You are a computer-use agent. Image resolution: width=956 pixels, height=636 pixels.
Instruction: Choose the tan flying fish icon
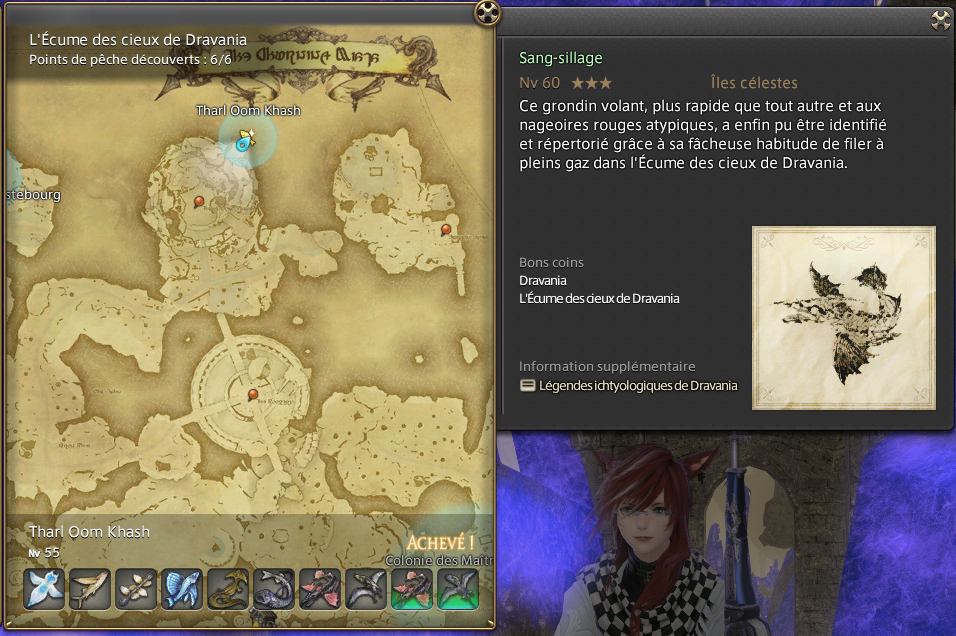[90, 589]
